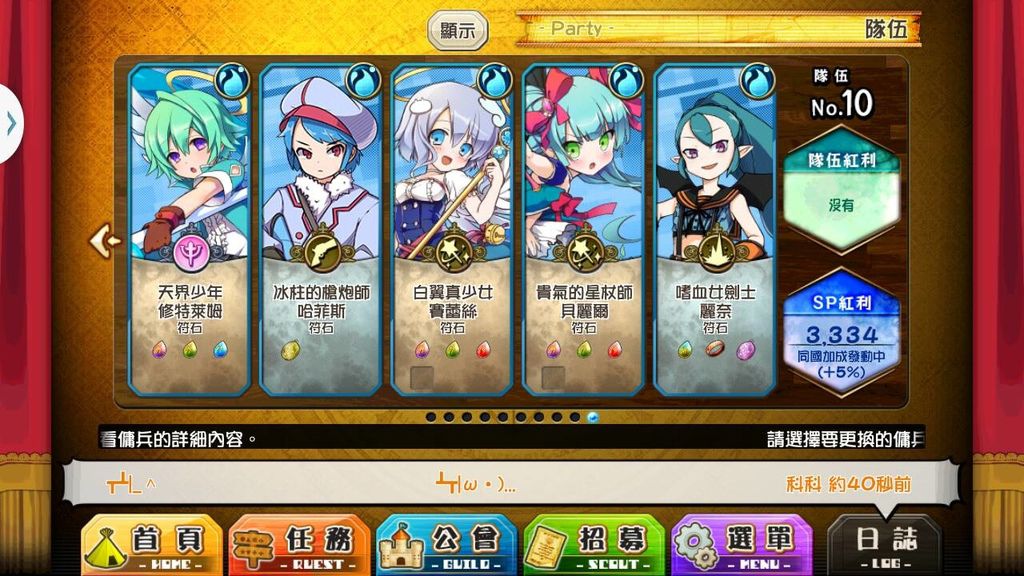Open the 日誌 Log tab

point(885,545)
